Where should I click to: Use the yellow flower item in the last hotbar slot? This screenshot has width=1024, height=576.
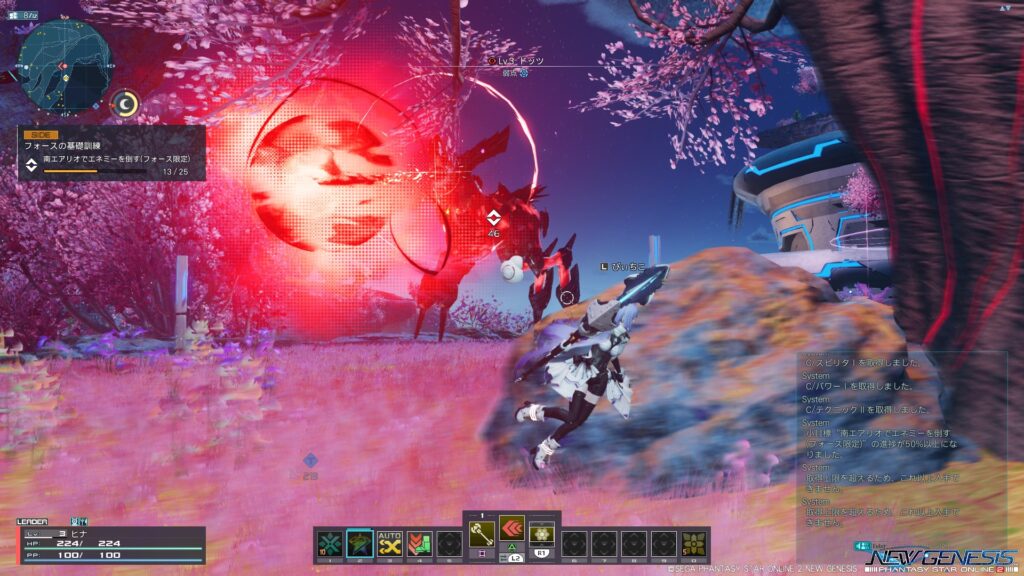coord(694,542)
